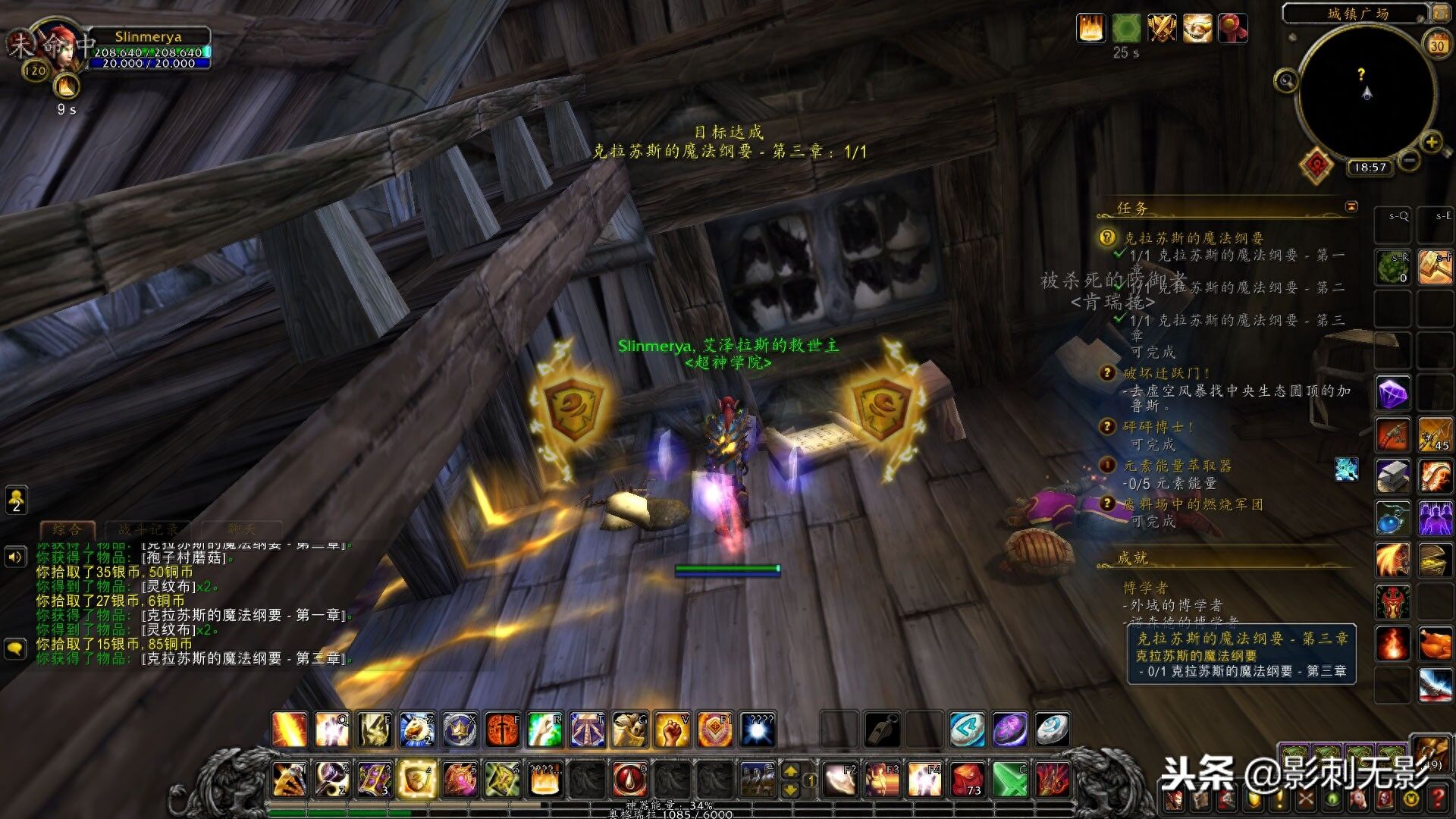
Task: Collapse the 任务 quest tracker
Action: point(1351,207)
